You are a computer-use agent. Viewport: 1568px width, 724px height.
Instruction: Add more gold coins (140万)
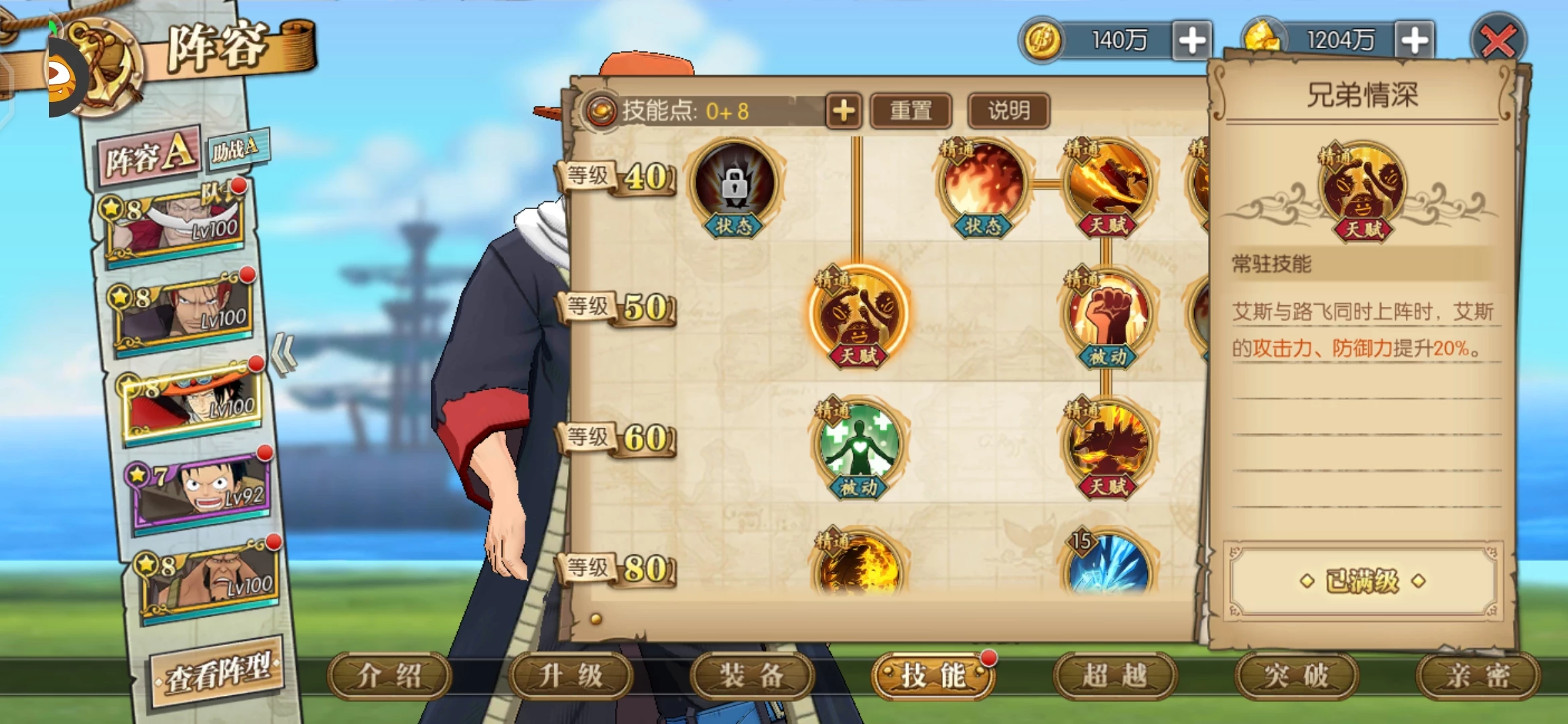coord(1192,41)
